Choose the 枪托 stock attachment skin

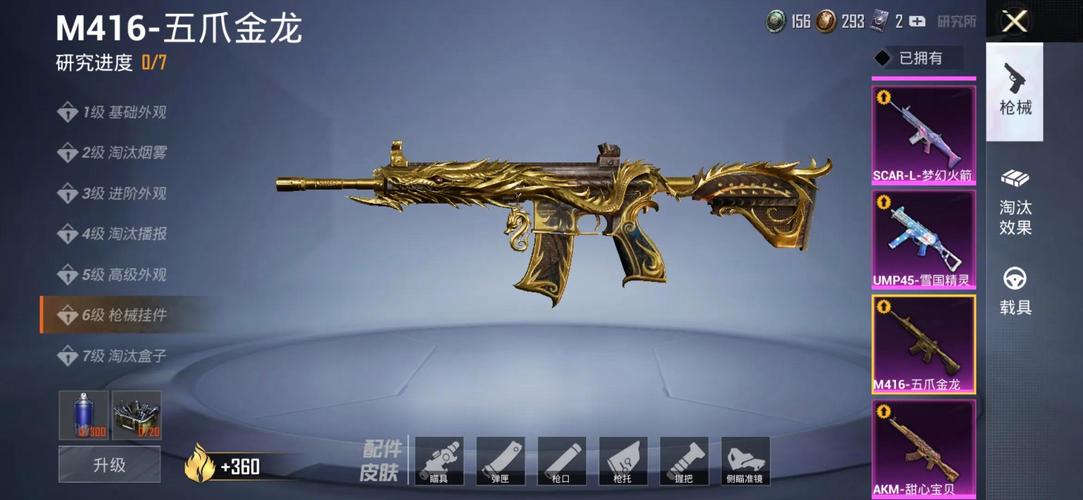[622, 462]
